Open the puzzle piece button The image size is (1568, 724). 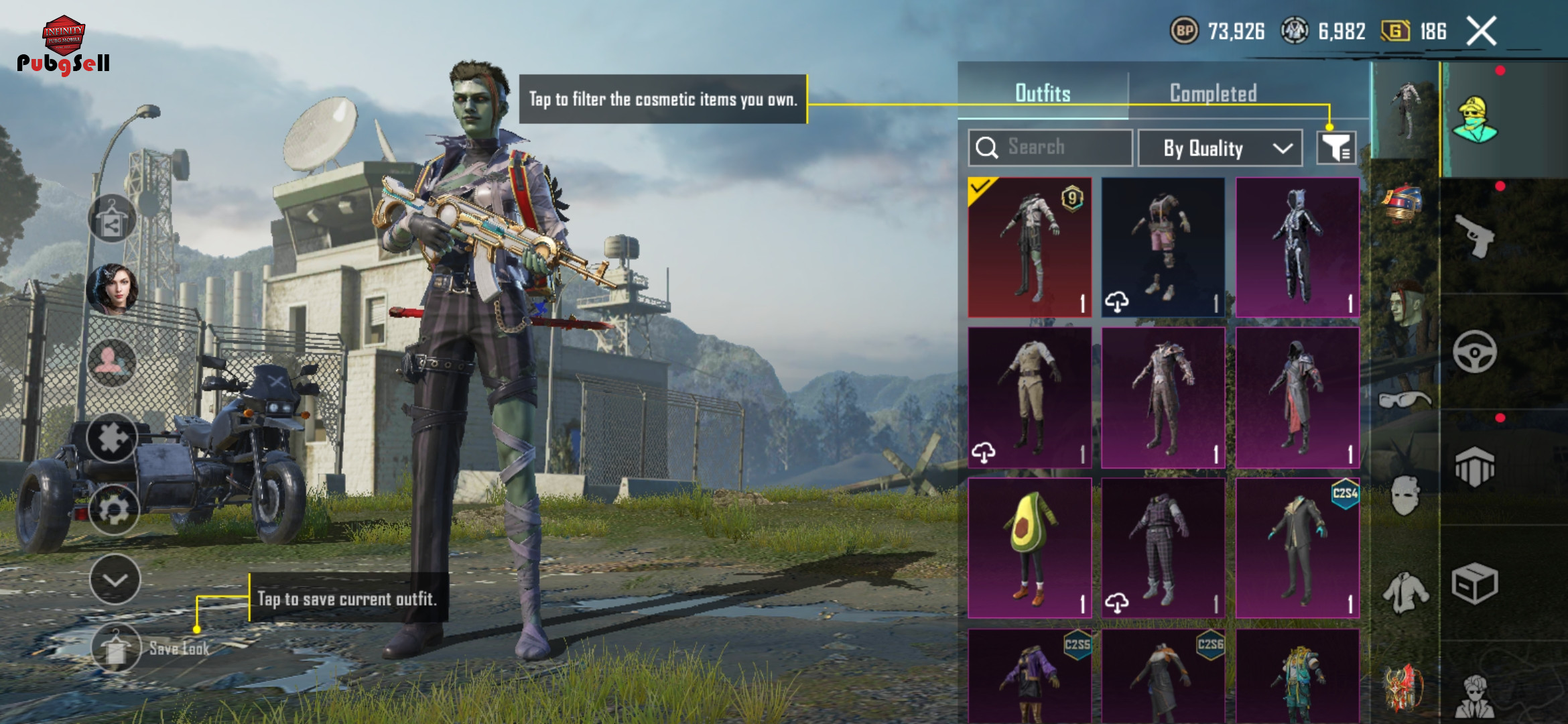click(112, 438)
